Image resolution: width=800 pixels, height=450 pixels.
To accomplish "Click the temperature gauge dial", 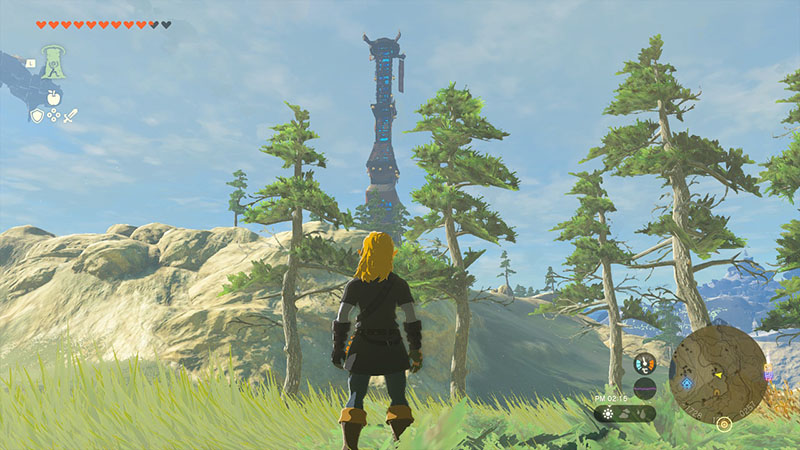I will (645, 363).
